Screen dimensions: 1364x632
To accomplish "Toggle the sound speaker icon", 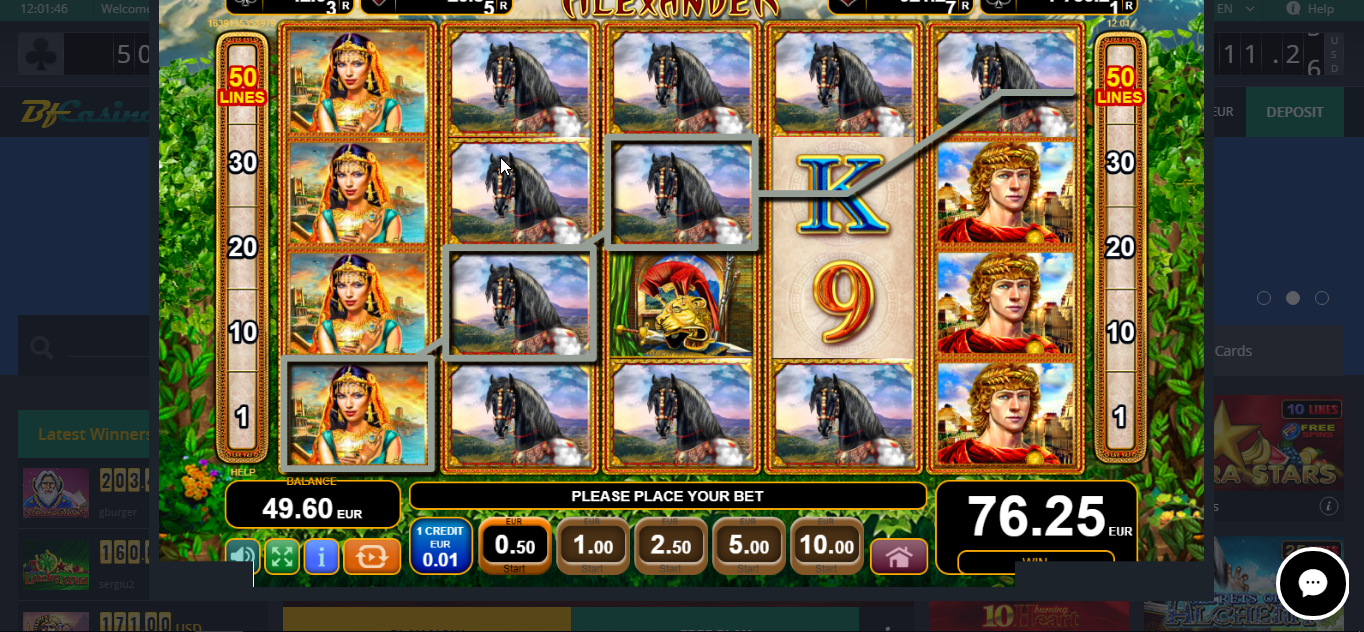I will click(x=243, y=556).
